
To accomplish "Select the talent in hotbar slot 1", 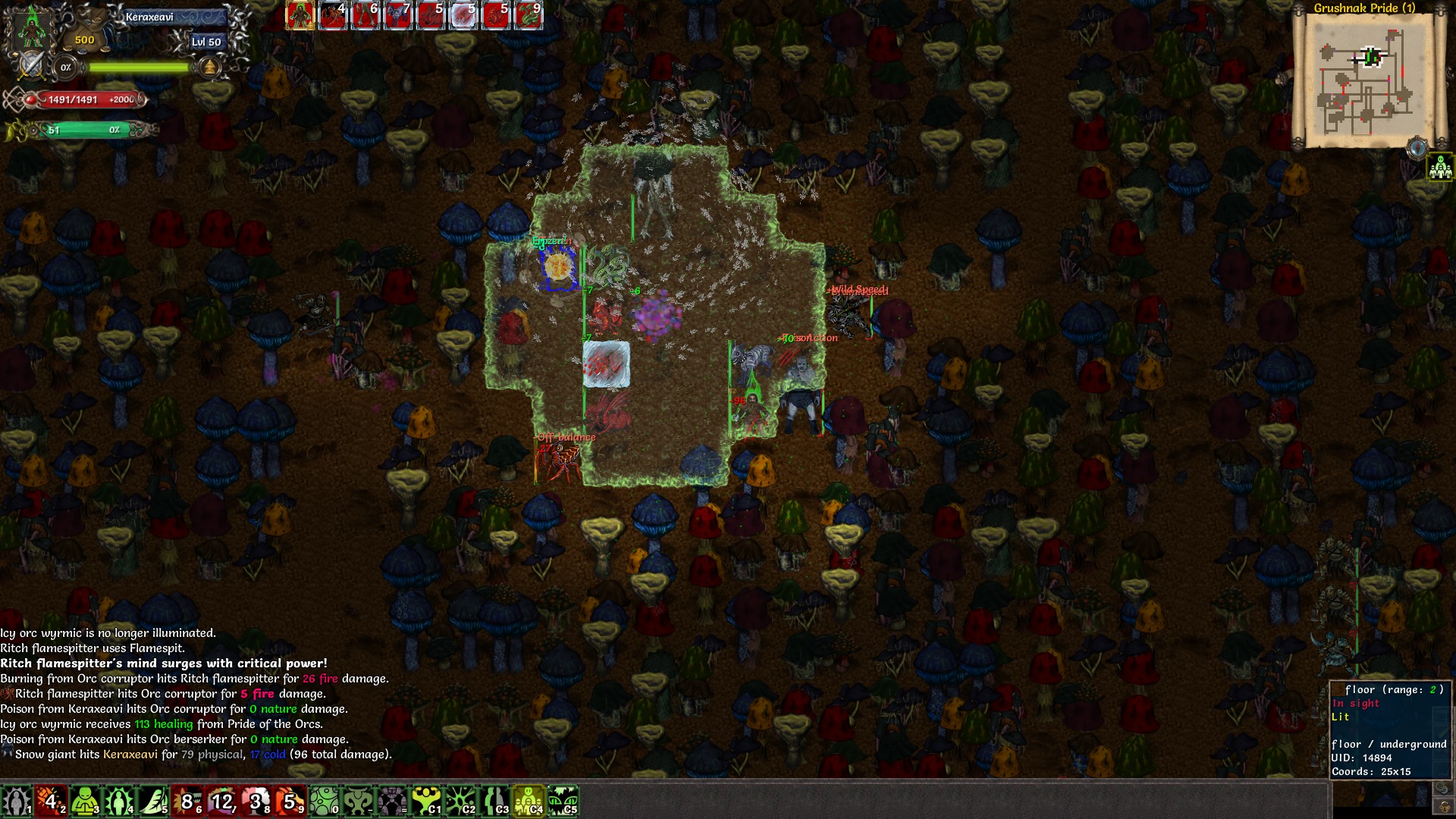I will pos(17,802).
